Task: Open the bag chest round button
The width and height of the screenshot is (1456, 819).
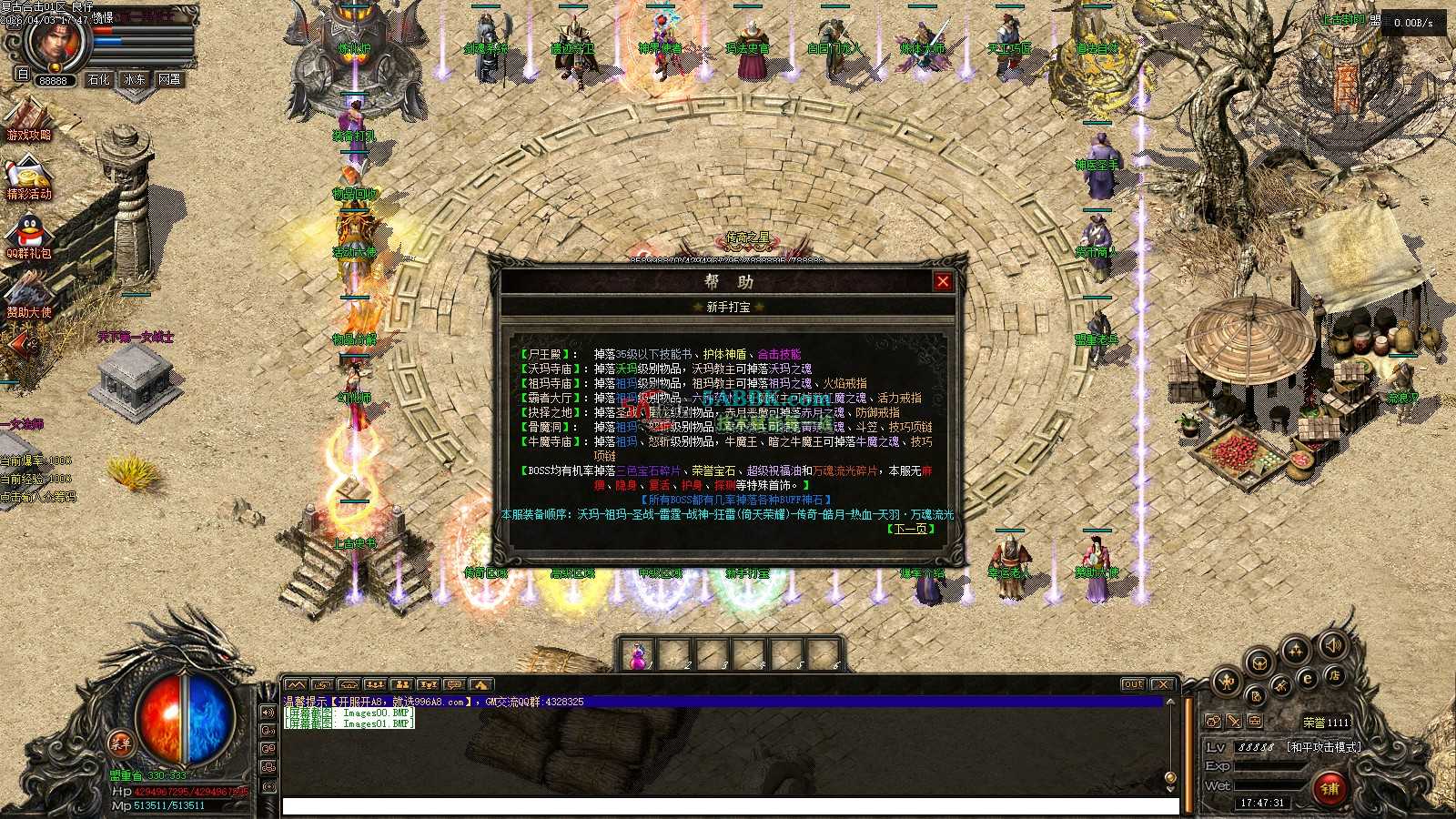Action: (1259, 662)
